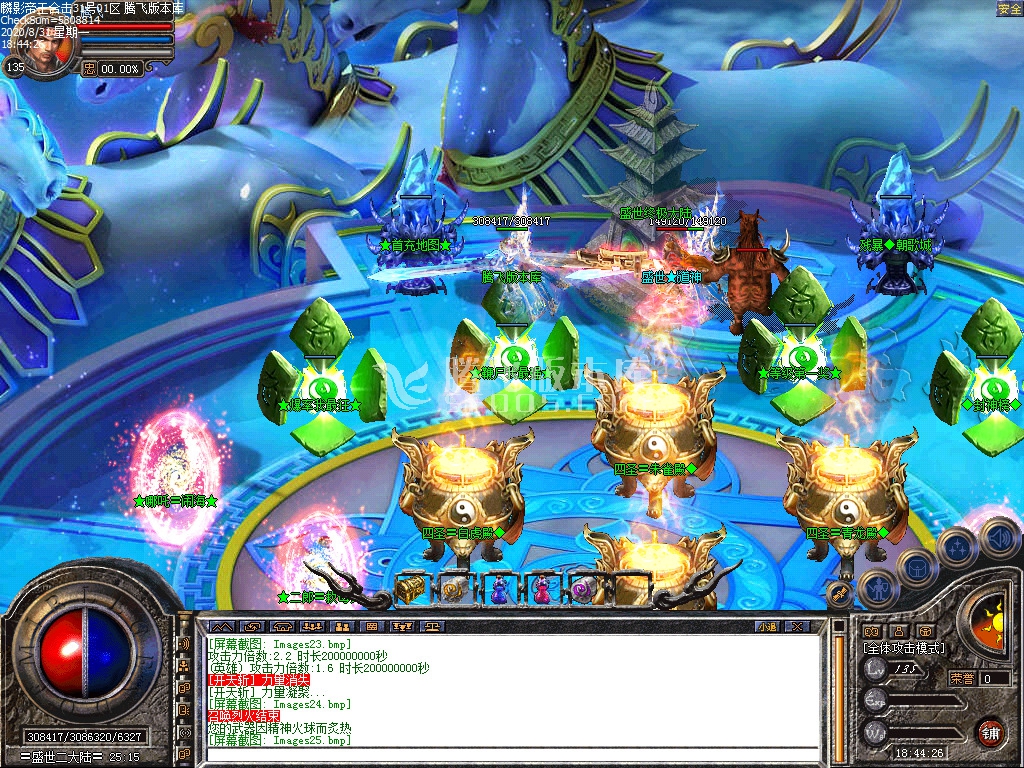Use the blue potion bottle in the belt

point(498,589)
